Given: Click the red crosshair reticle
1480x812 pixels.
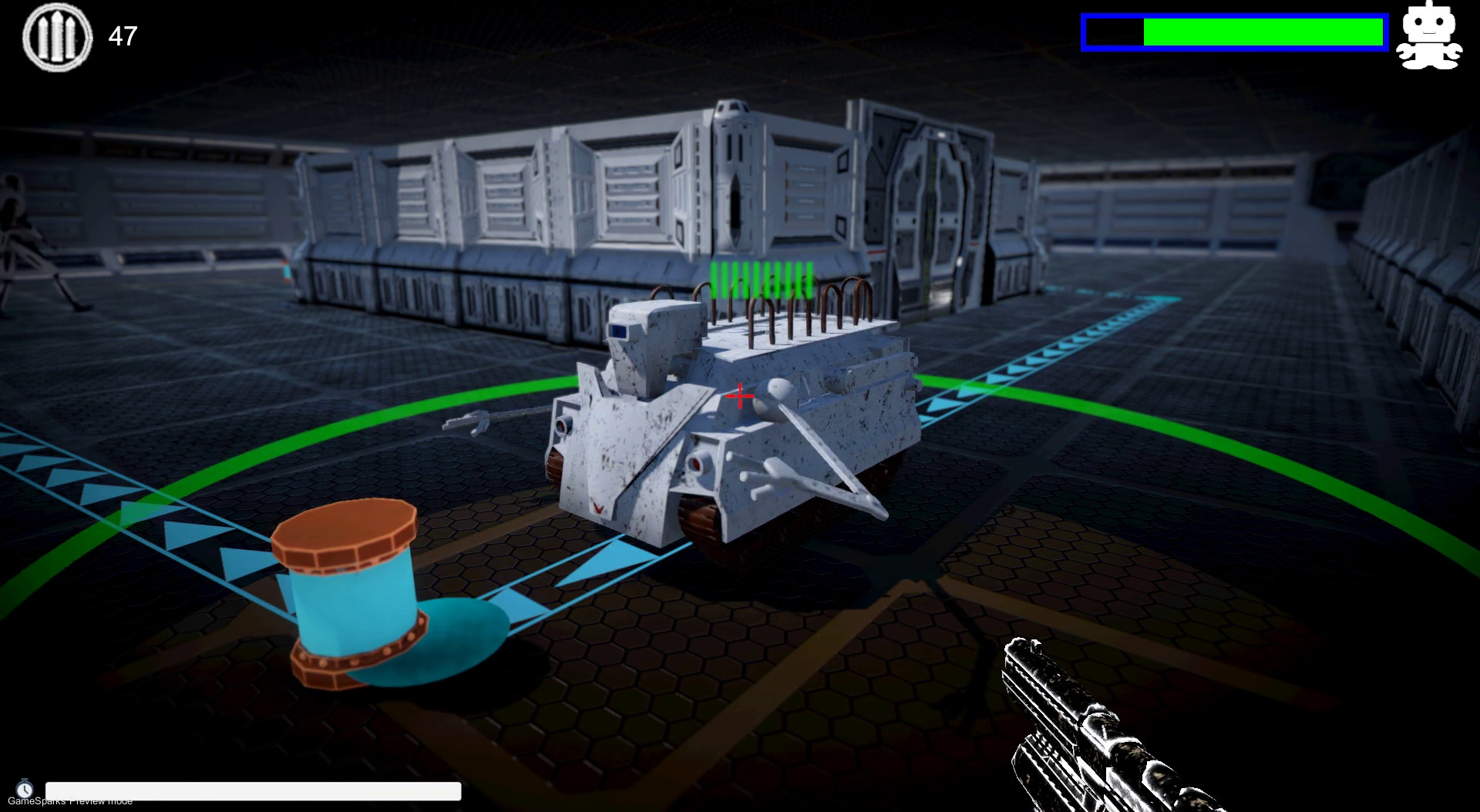Looking at the screenshot, I should coord(739,395).
